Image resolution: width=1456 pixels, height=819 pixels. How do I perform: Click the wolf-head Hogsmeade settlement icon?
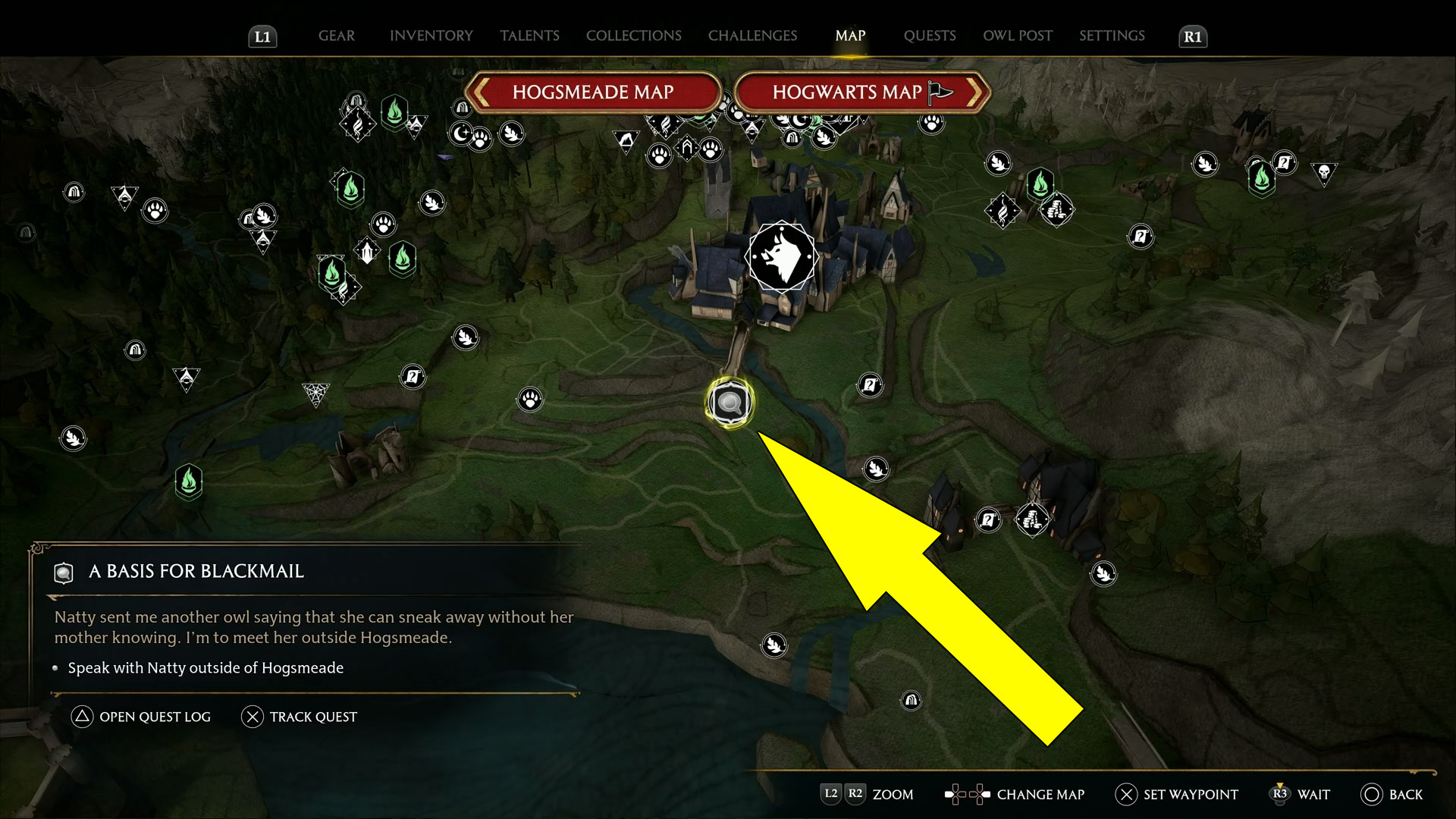tap(781, 256)
